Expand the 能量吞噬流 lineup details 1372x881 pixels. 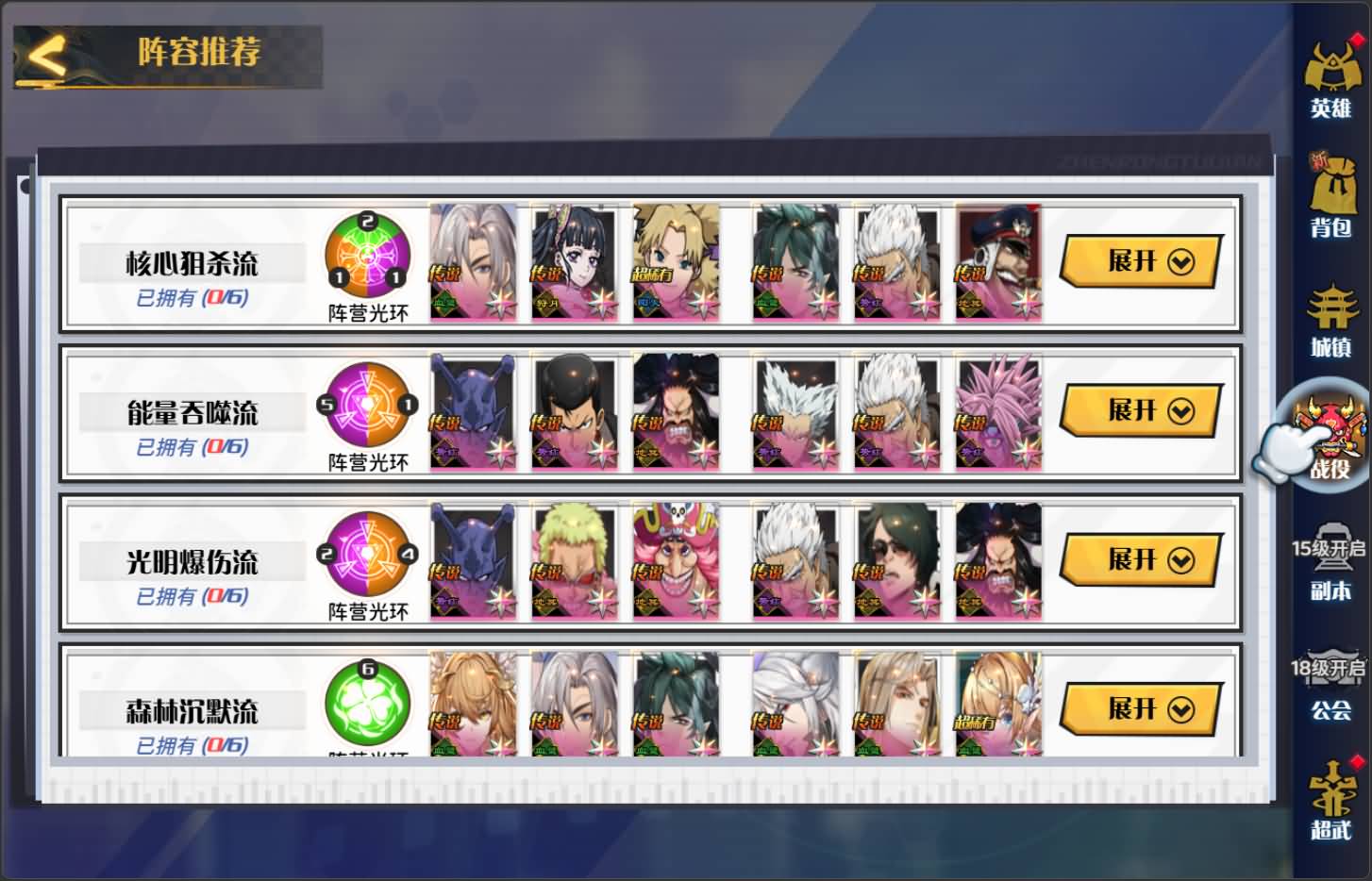point(1139,411)
